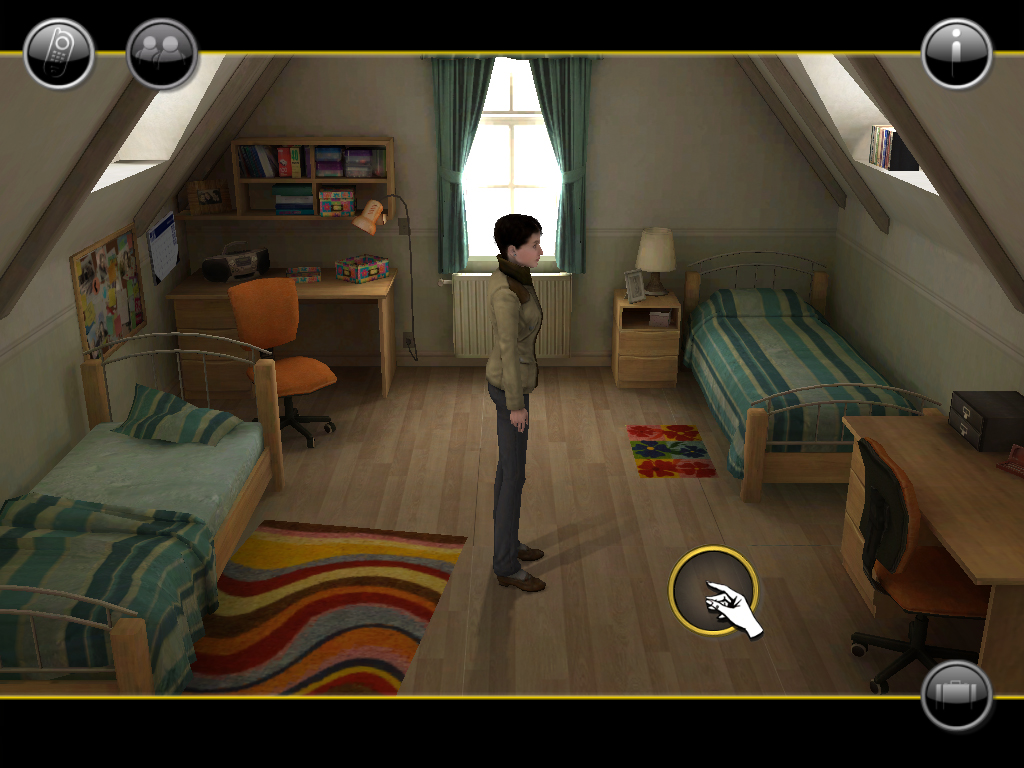Open the mobile phone menu
Image resolution: width=1024 pixels, height=768 pixels.
(59, 54)
